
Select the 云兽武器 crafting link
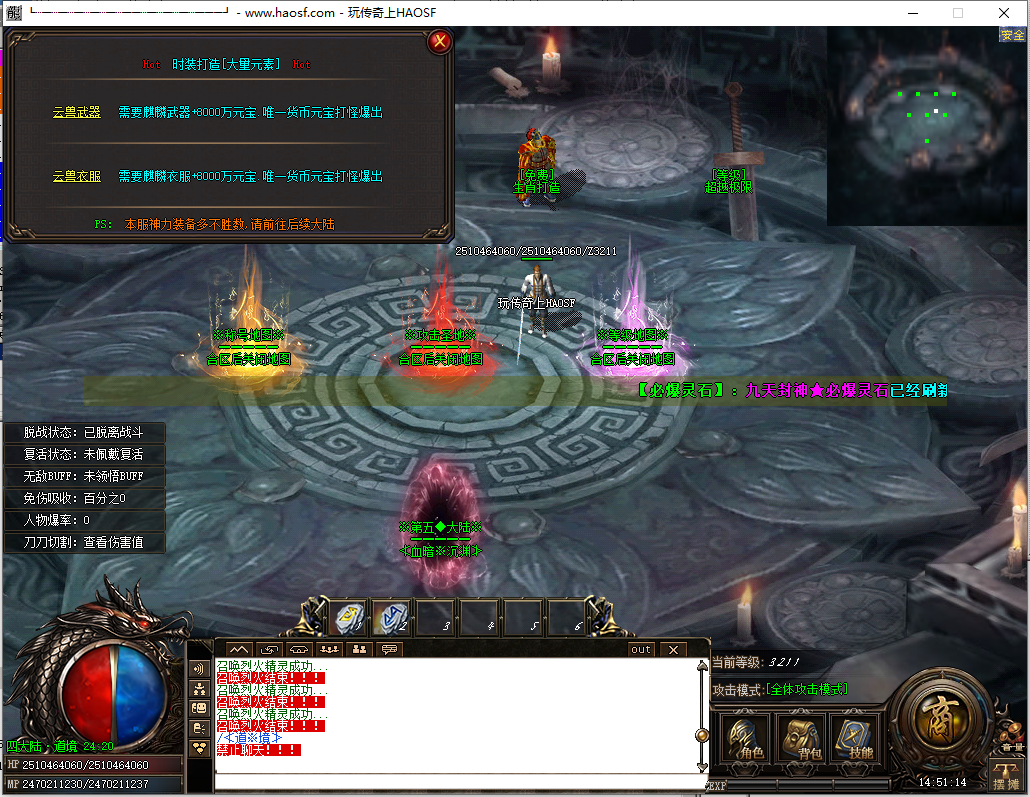click(x=77, y=113)
